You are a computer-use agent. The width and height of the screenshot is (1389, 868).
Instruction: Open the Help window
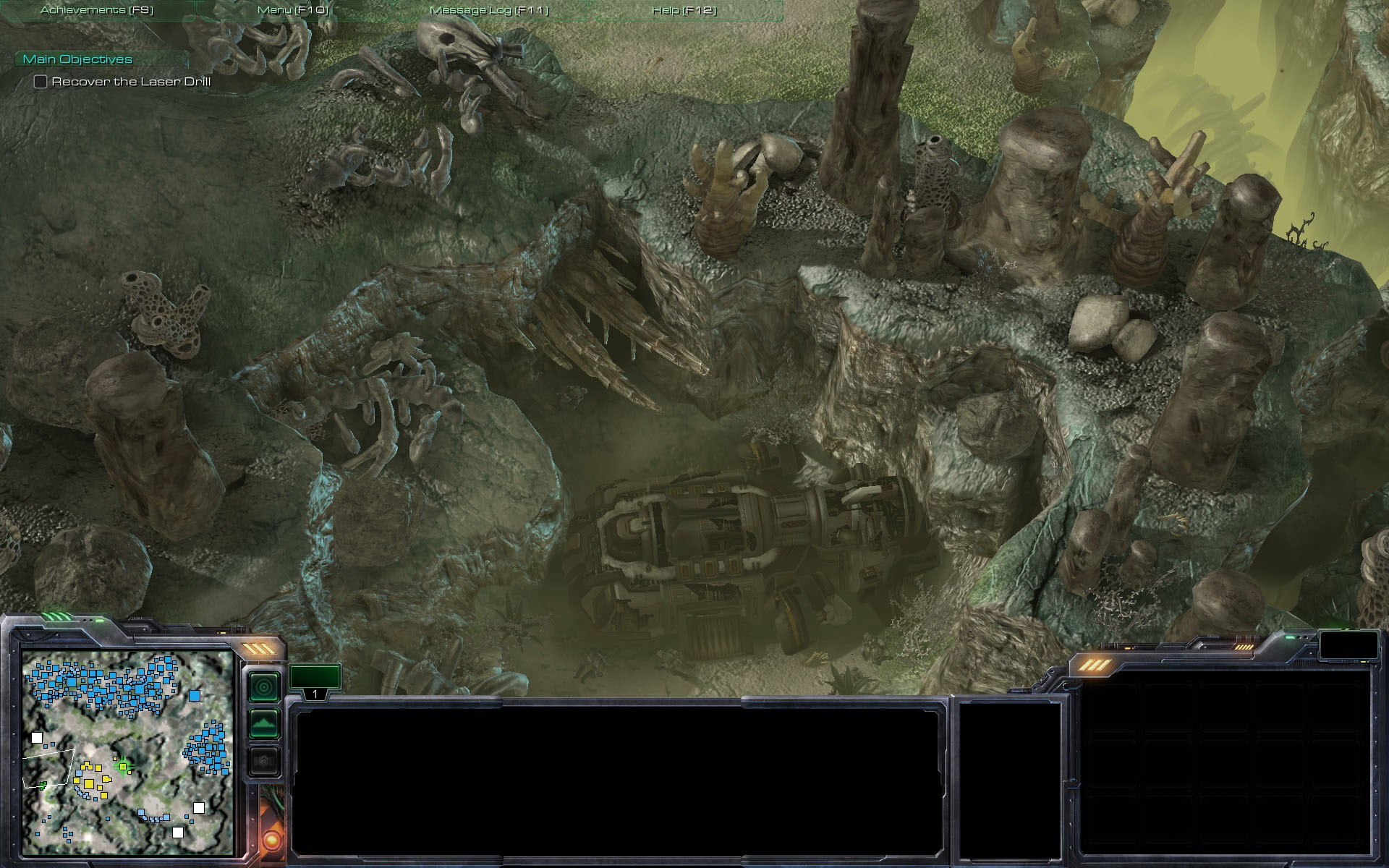click(x=684, y=10)
